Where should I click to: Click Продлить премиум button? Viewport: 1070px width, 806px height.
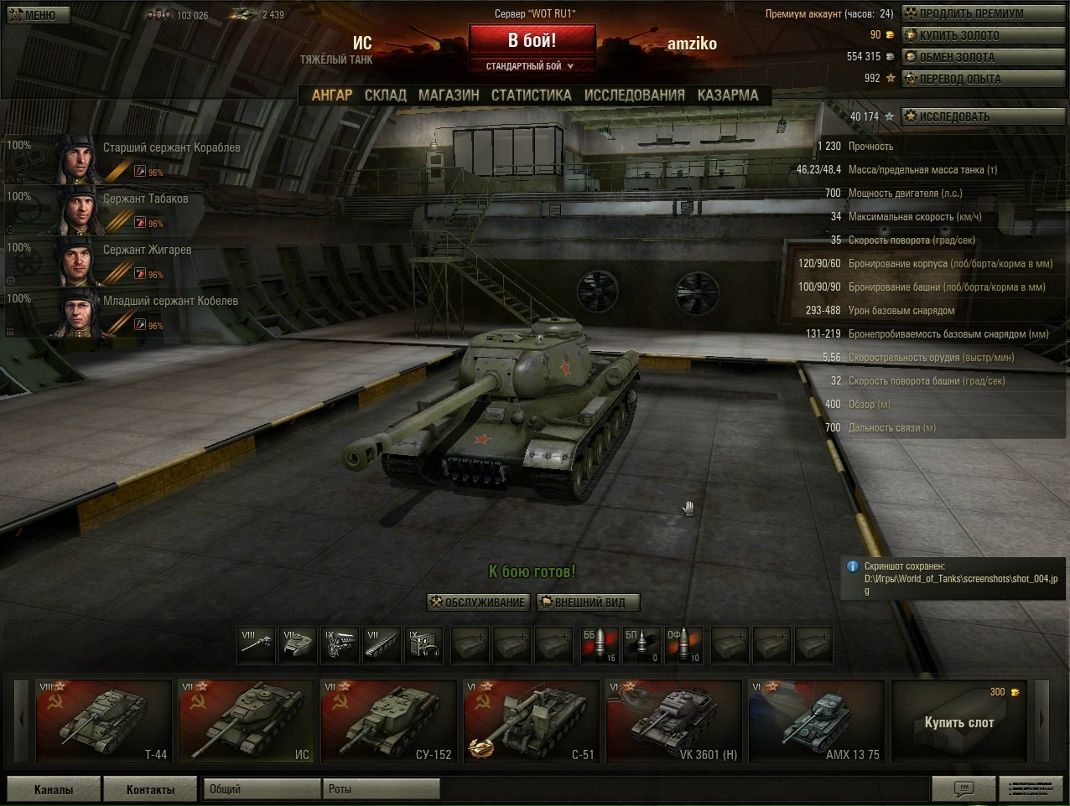pyautogui.click(x=982, y=14)
